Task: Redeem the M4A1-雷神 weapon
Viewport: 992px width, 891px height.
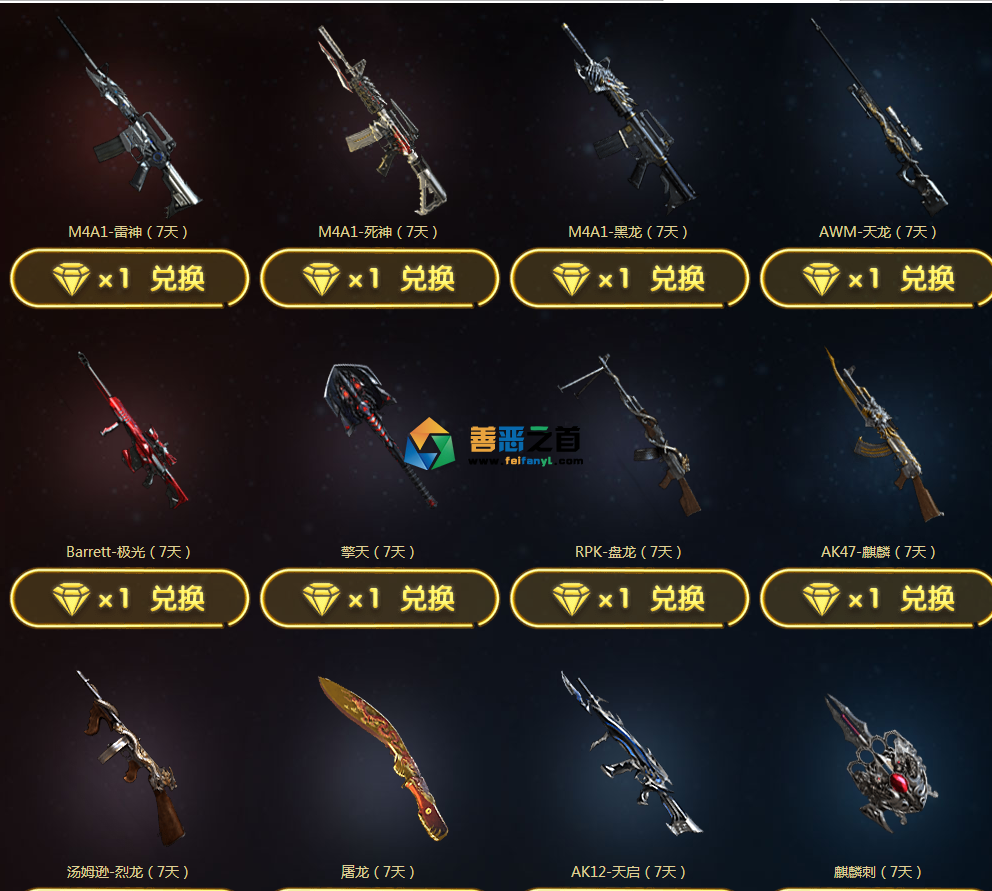Action: (x=129, y=278)
